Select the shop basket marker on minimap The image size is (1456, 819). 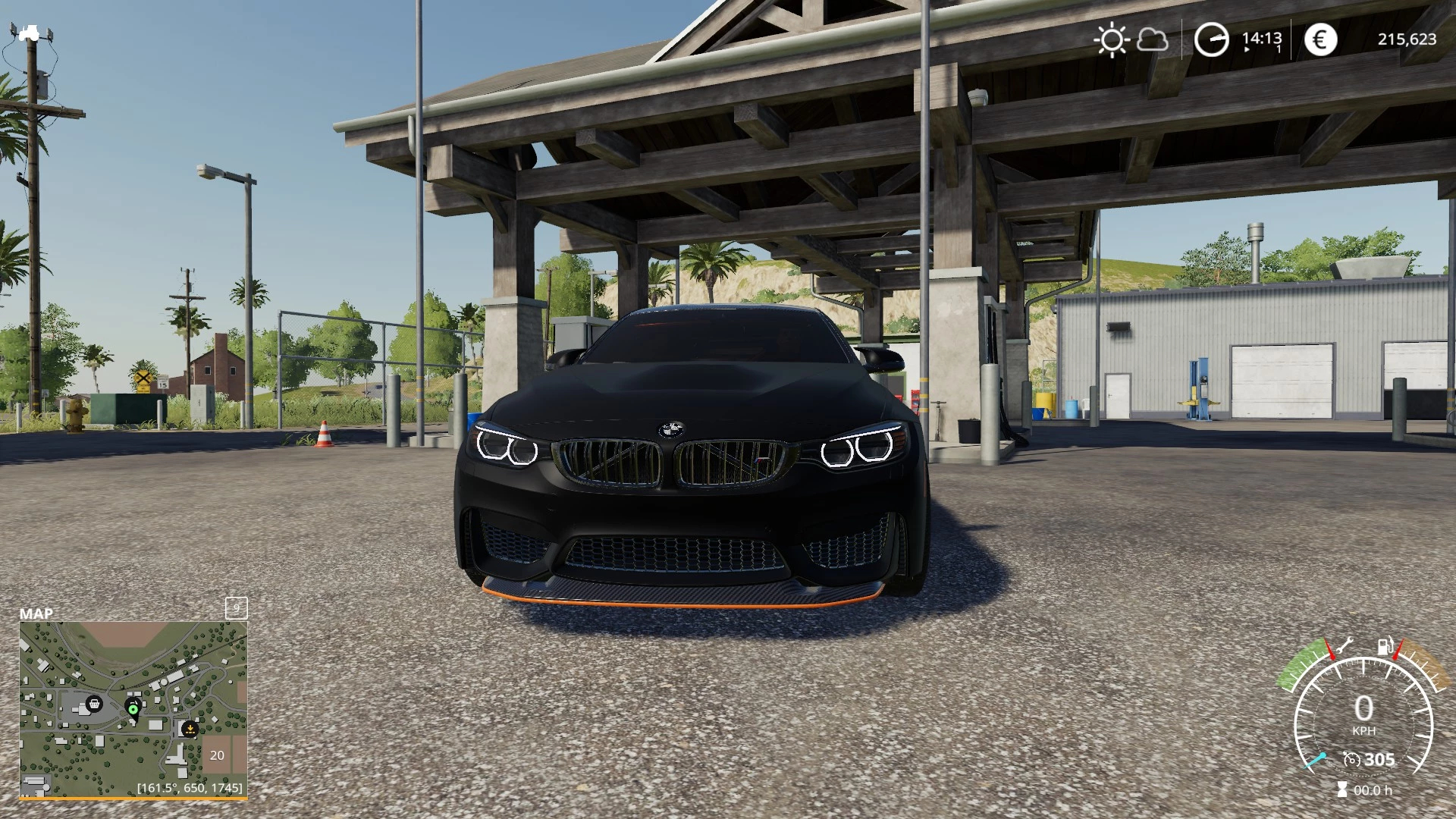(x=94, y=704)
